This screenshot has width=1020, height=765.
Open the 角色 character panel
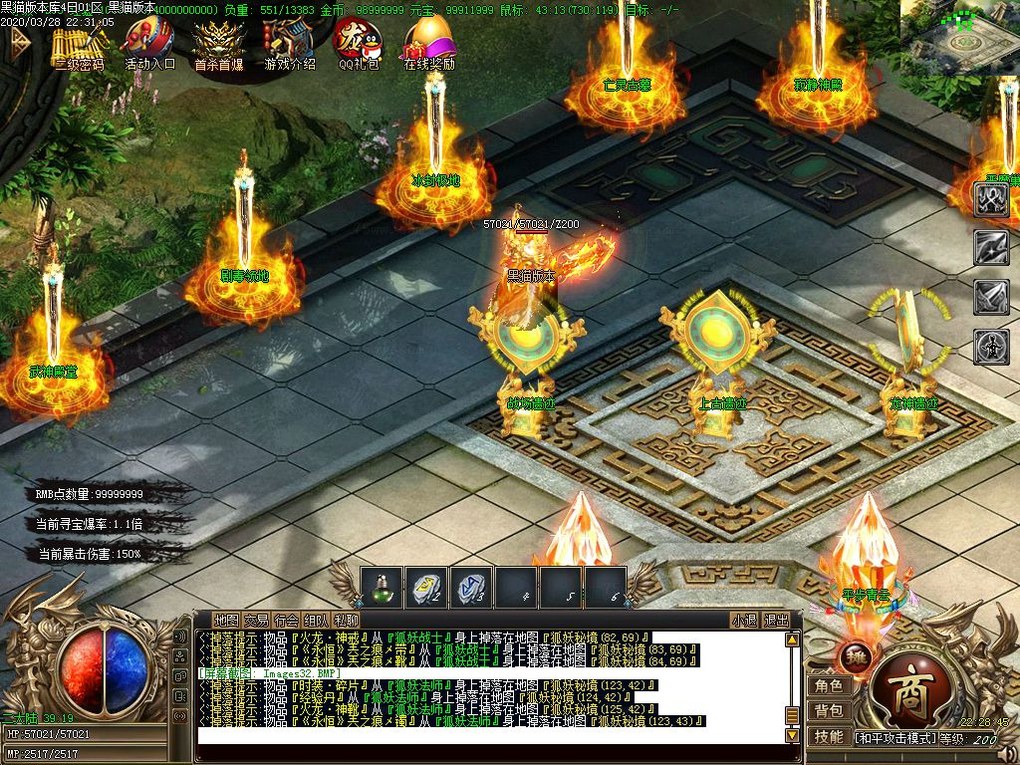[829, 686]
